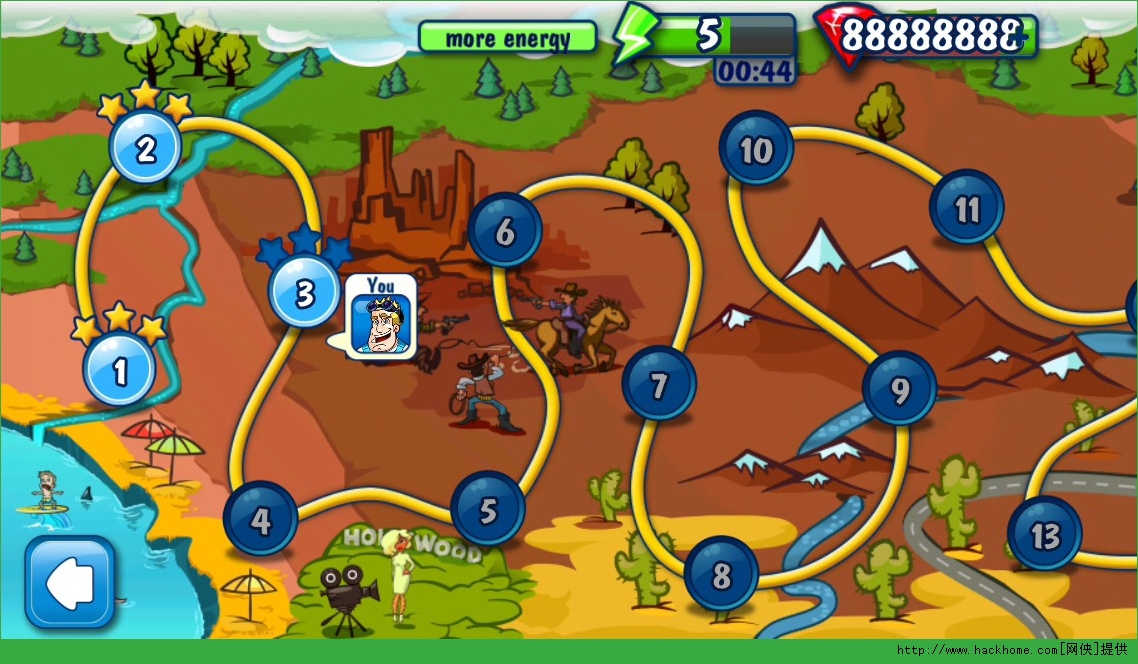Select level 1 node

120,370
